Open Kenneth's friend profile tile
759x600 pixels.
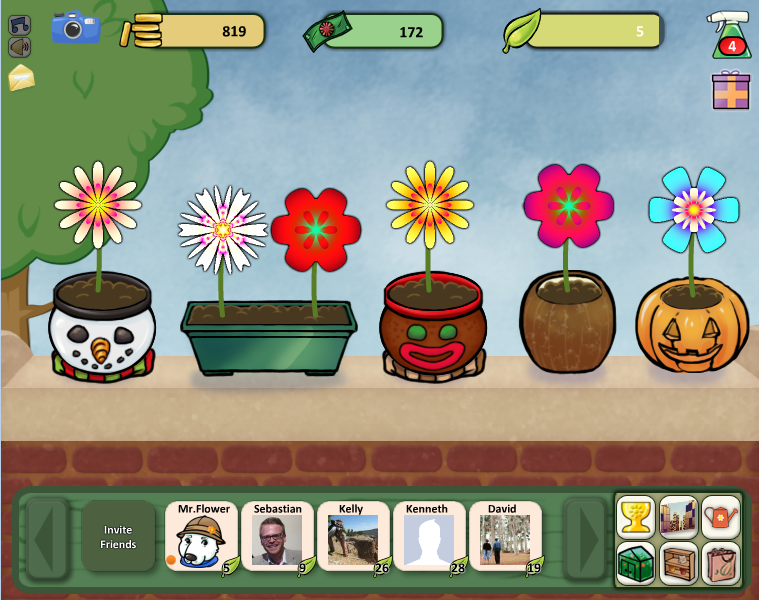(429, 537)
